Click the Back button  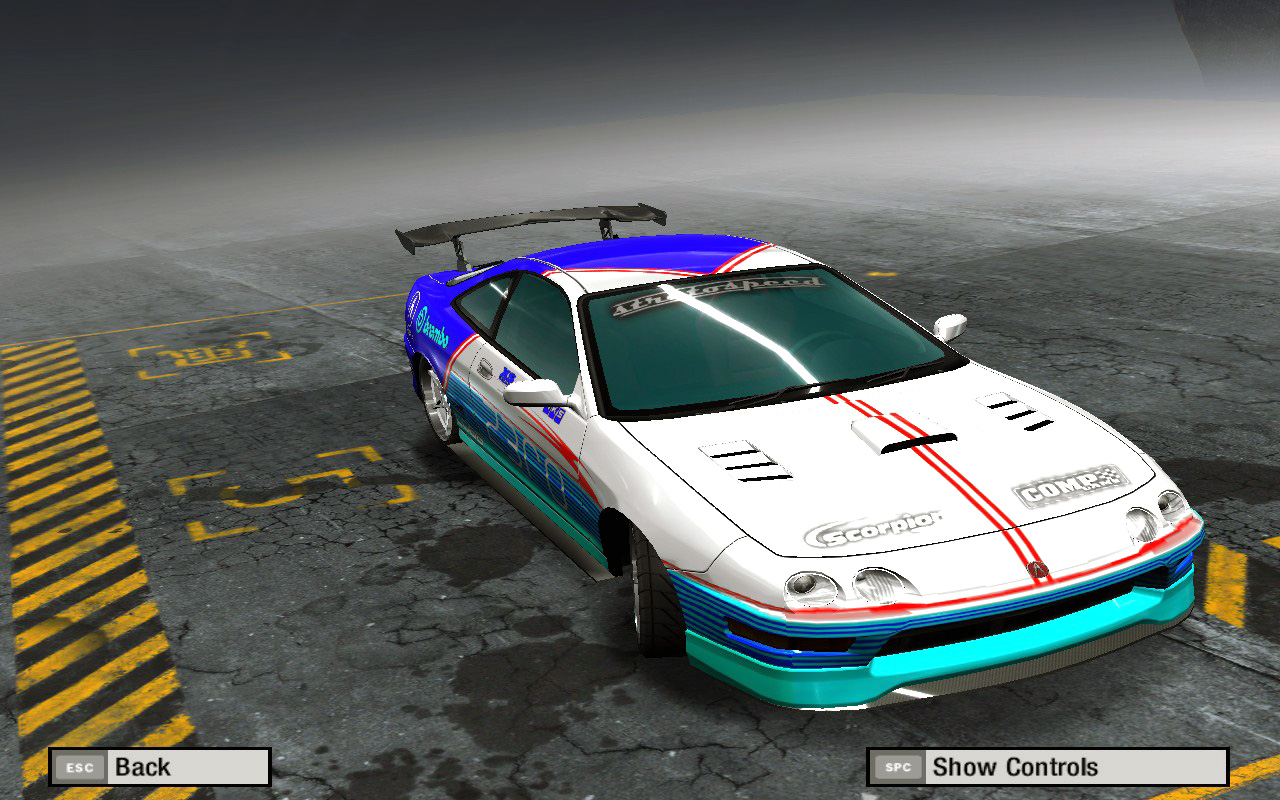tap(160, 767)
